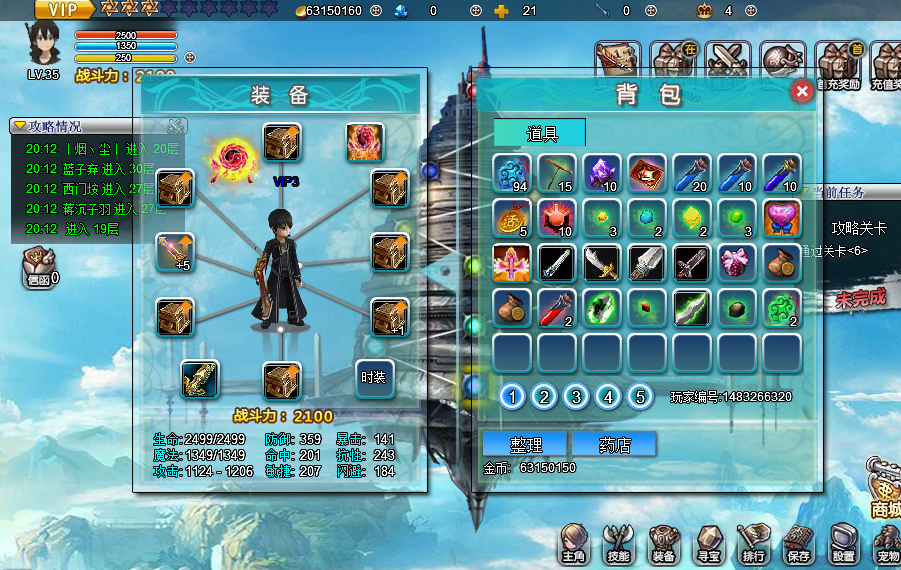Viewport: 901px width, 570px height.
Task: Switch to the 道具 items tab
Action: coord(539,133)
